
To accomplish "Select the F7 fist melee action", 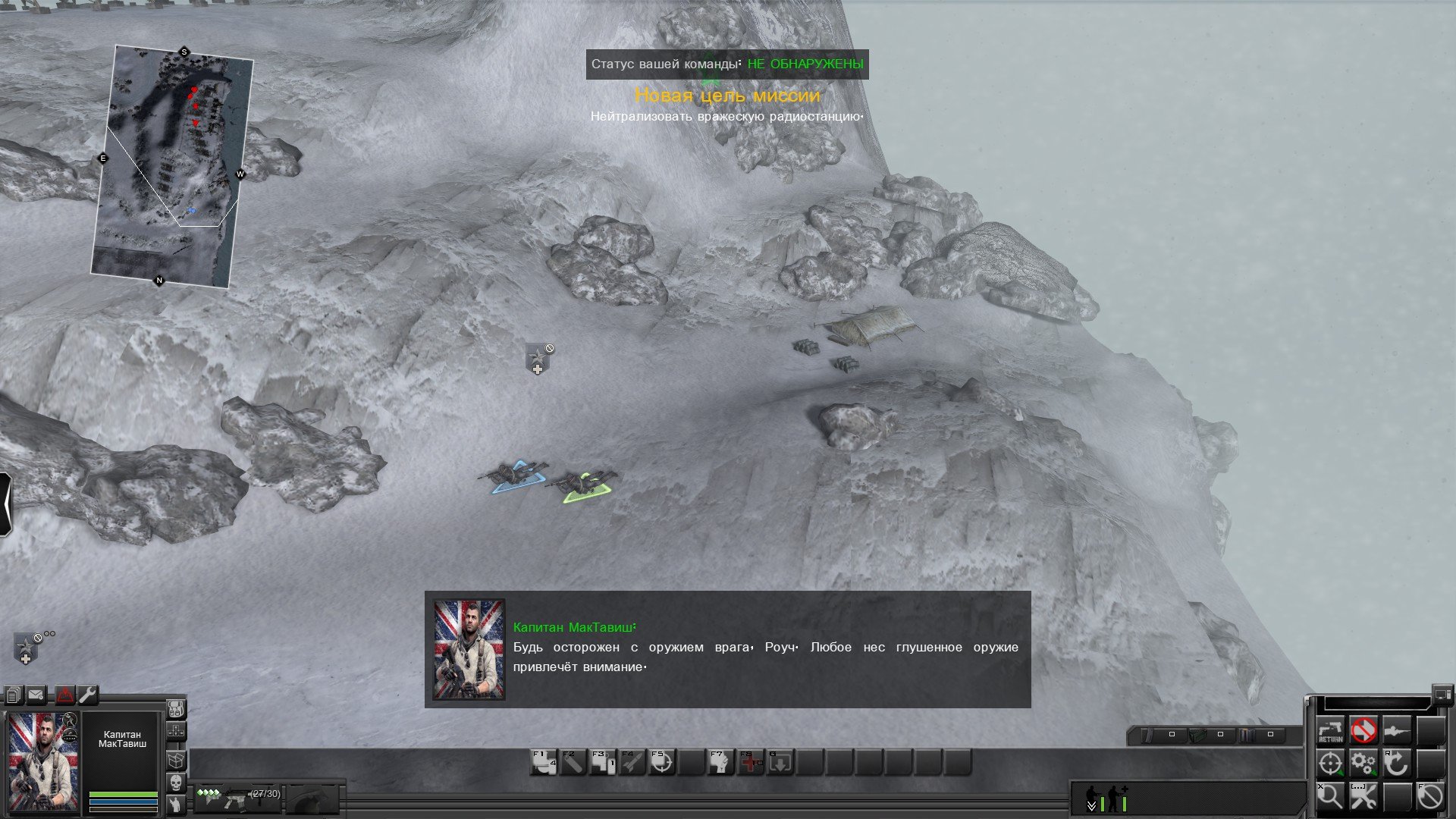I will click(x=720, y=763).
